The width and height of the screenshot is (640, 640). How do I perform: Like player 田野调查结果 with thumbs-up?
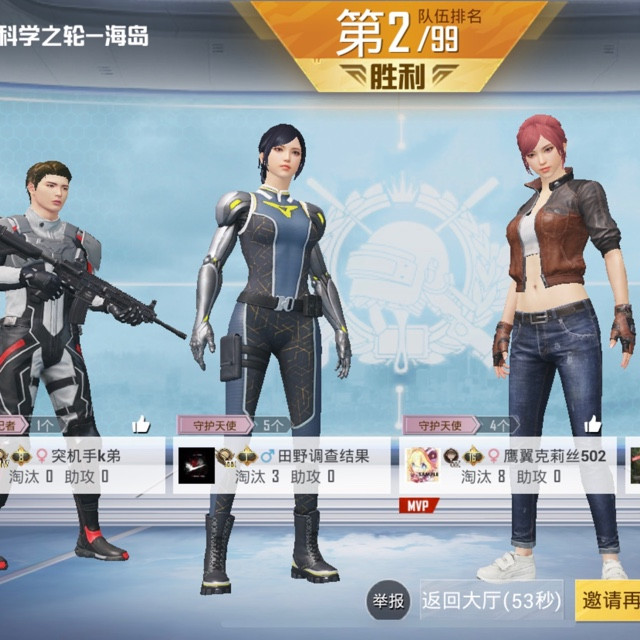366,425
